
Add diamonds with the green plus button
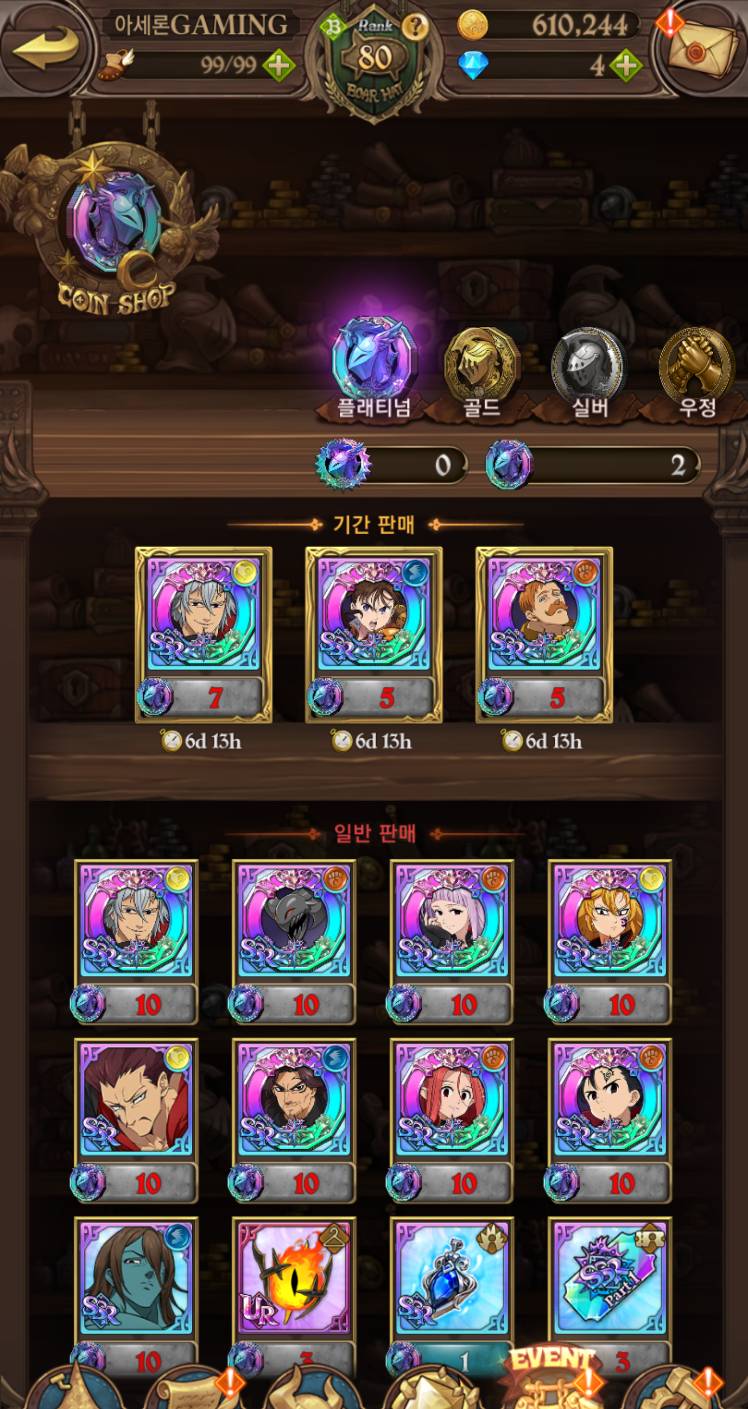pyautogui.click(x=626, y=66)
